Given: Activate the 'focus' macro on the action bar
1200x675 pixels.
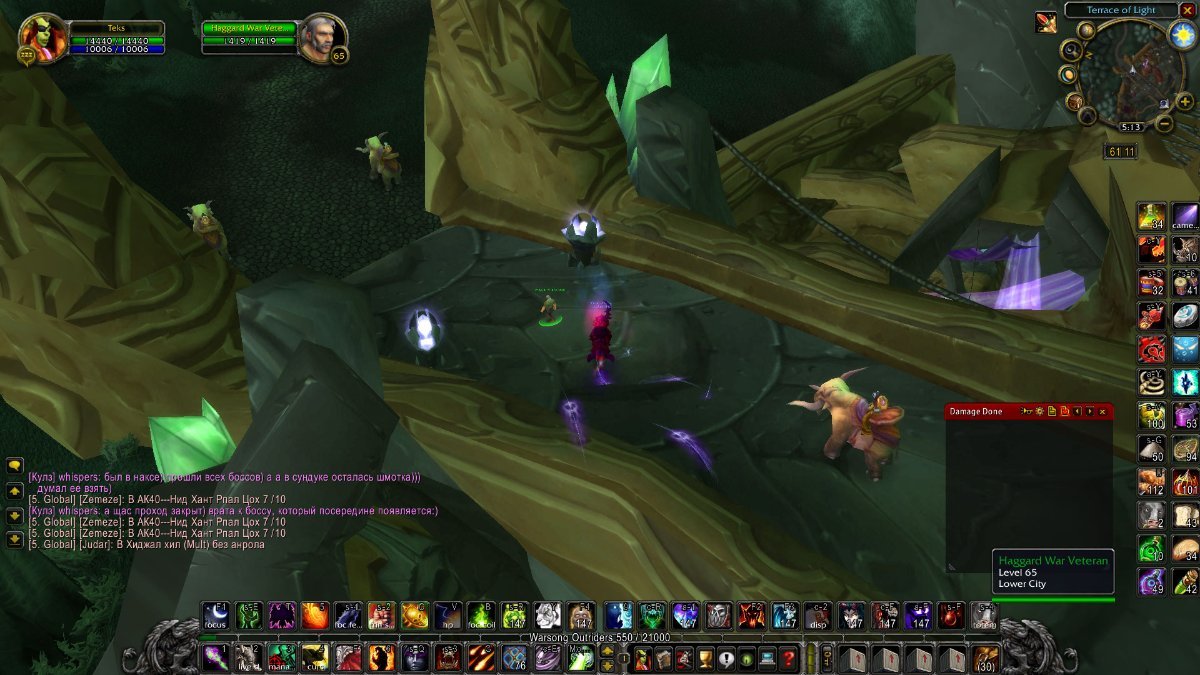Looking at the screenshot, I should [216, 616].
